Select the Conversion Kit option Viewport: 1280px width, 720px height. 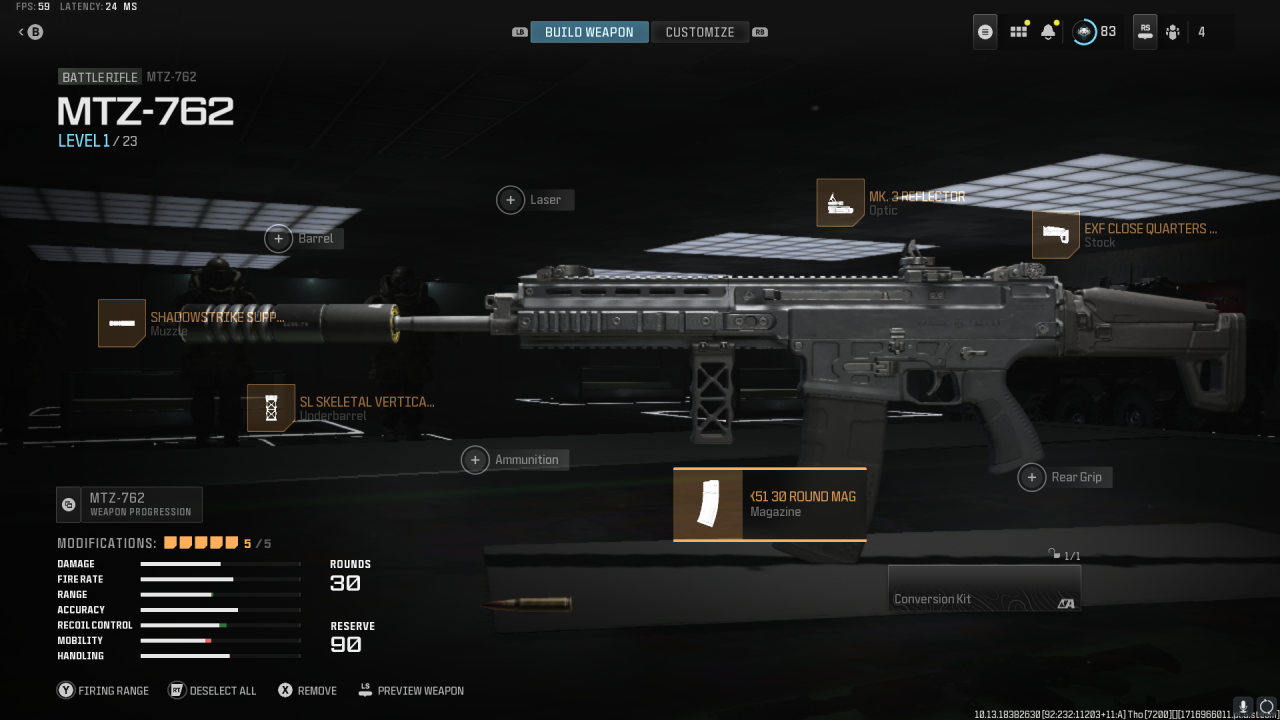(x=983, y=588)
